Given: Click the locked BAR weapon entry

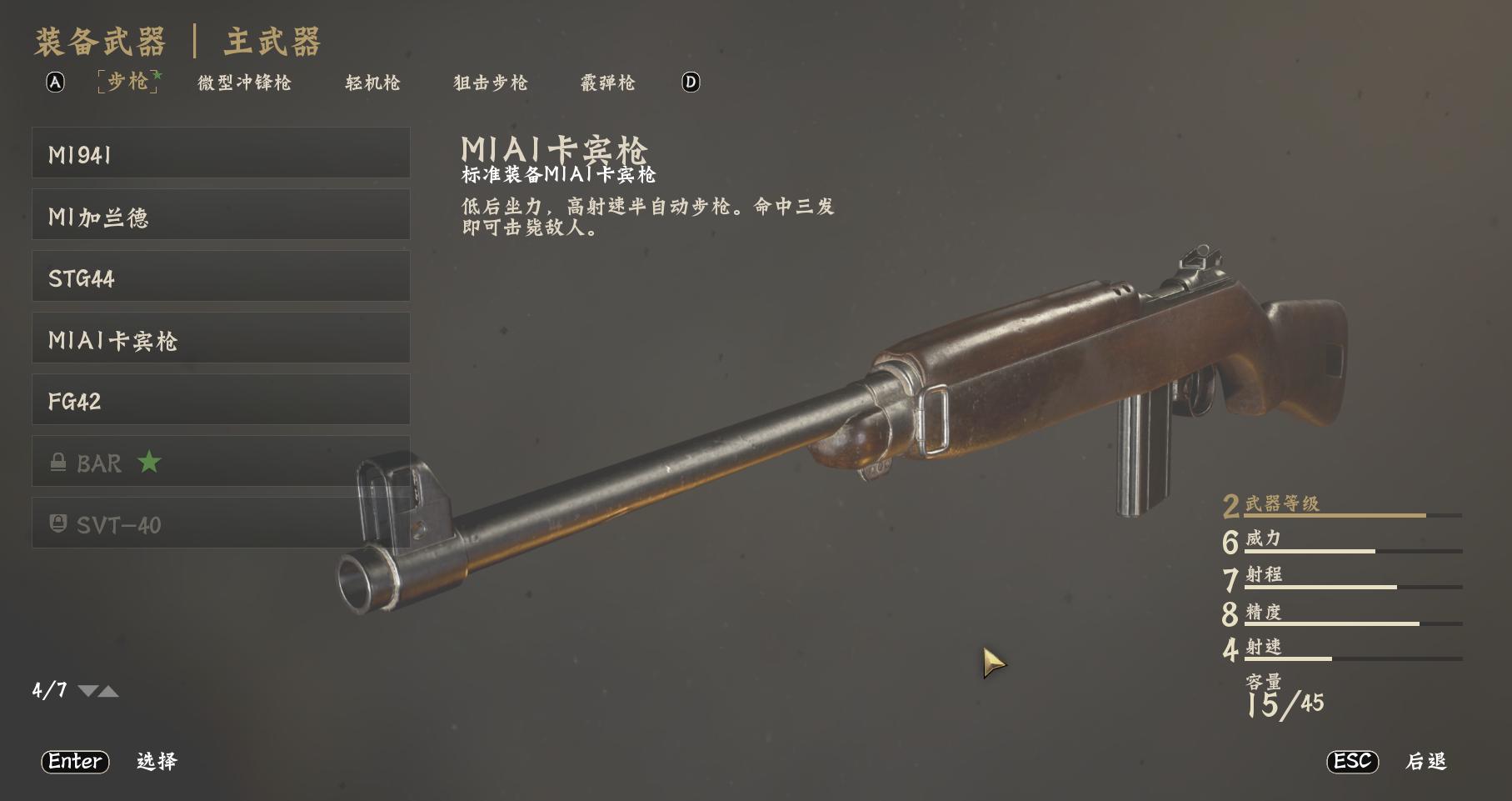Looking at the screenshot, I should pyautogui.click(x=221, y=462).
